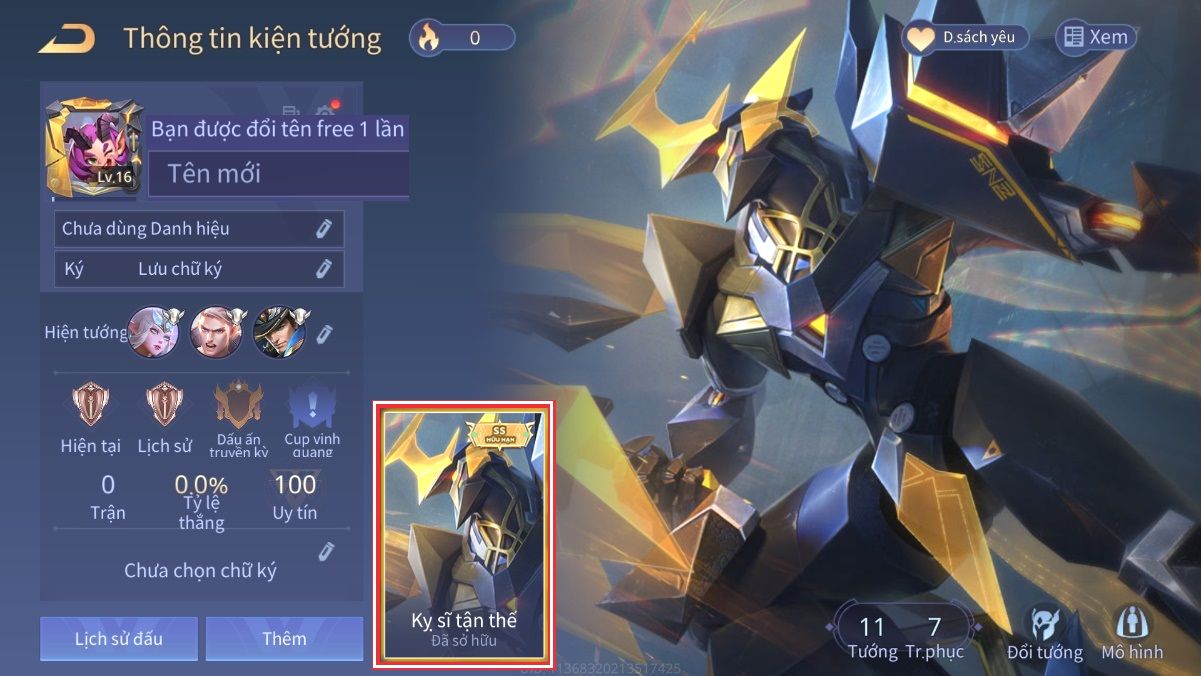Edit the Lưu chữ ký signature field
The height and width of the screenshot is (676, 1201).
[323, 268]
